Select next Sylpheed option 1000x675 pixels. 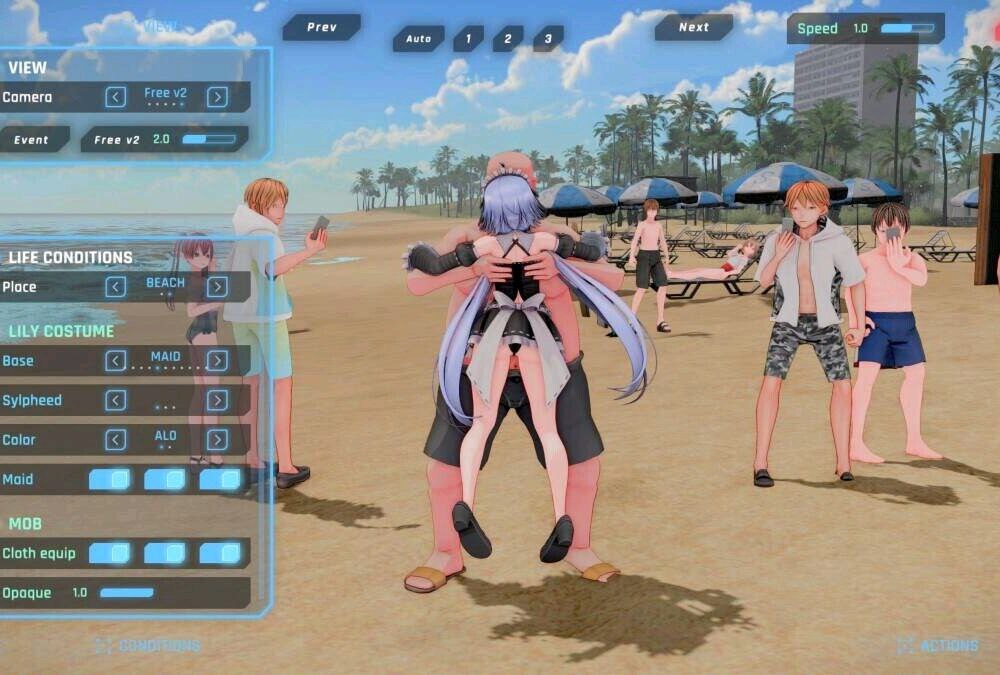click(x=217, y=400)
